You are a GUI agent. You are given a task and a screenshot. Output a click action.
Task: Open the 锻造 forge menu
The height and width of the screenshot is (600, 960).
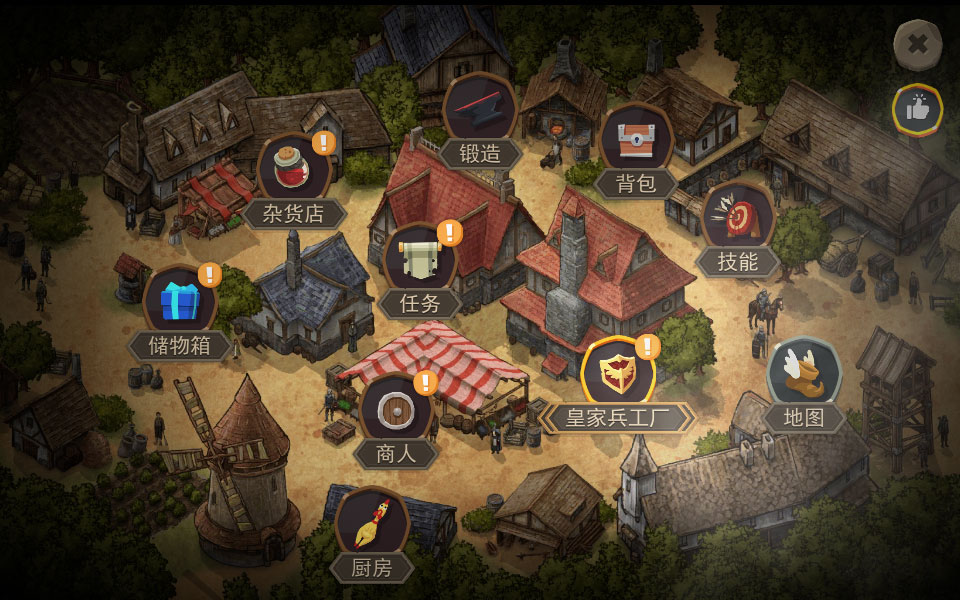[x=480, y=112]
